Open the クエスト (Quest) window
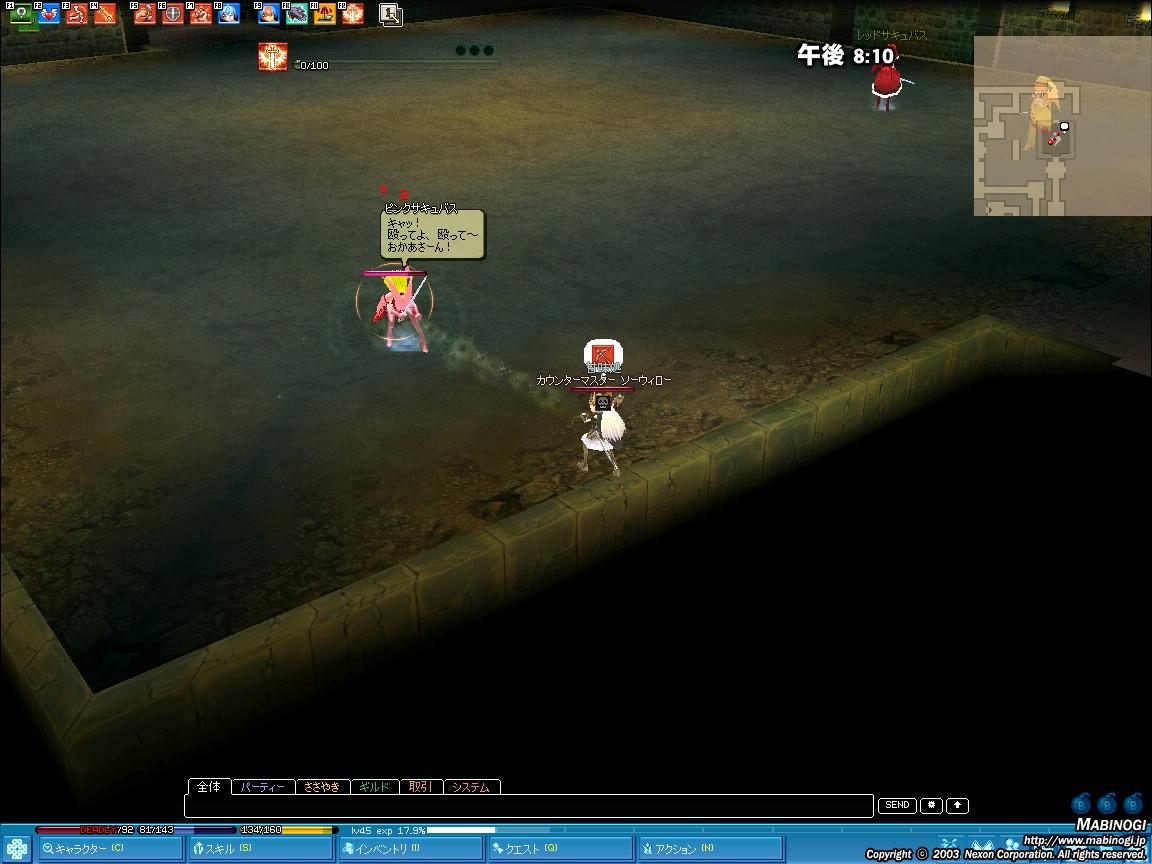This screenshot has height=864, width=1152. [x=560, y=849]
